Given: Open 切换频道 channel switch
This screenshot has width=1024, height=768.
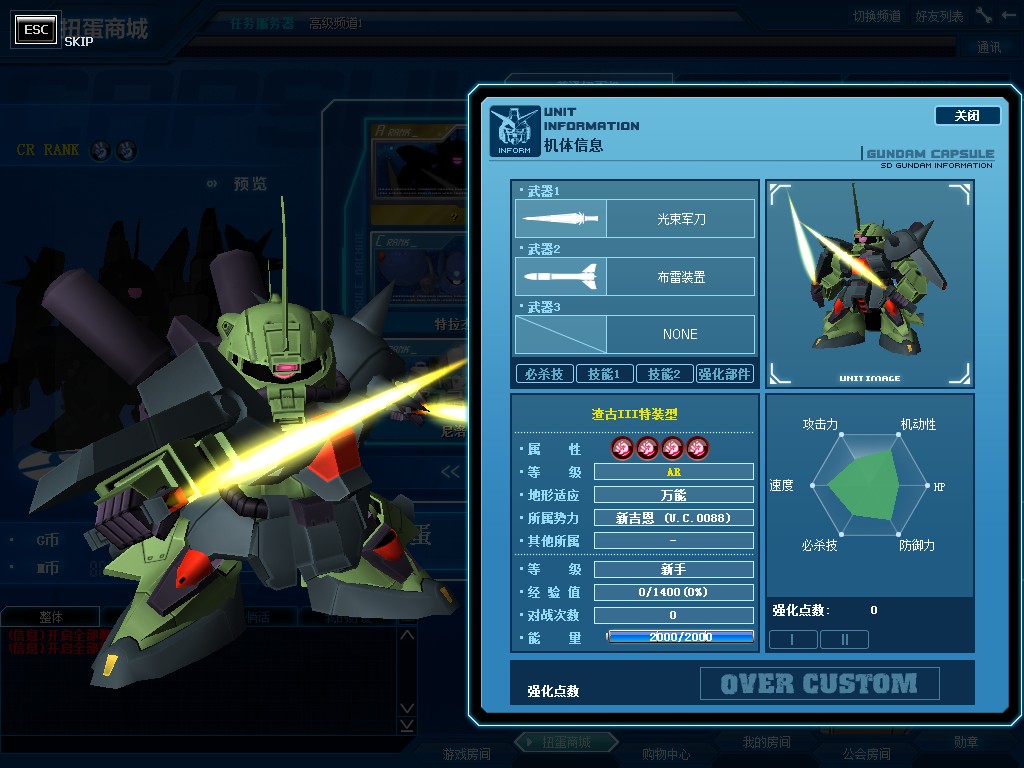Looking at the screenshot, I should click(876, 16).
